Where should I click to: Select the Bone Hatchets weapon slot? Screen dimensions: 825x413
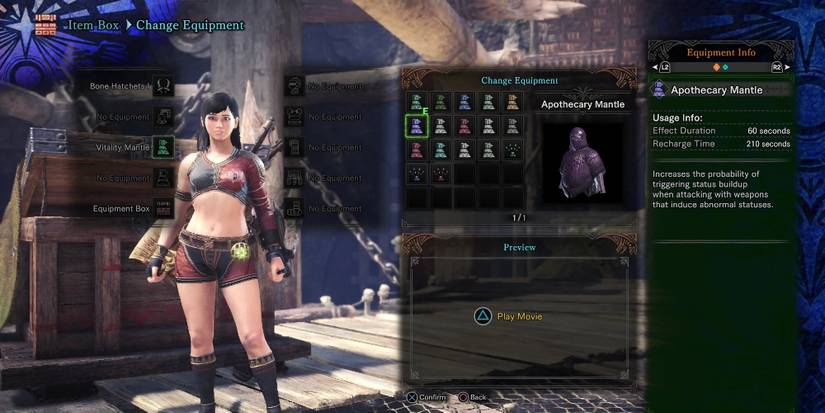[162, 87]
